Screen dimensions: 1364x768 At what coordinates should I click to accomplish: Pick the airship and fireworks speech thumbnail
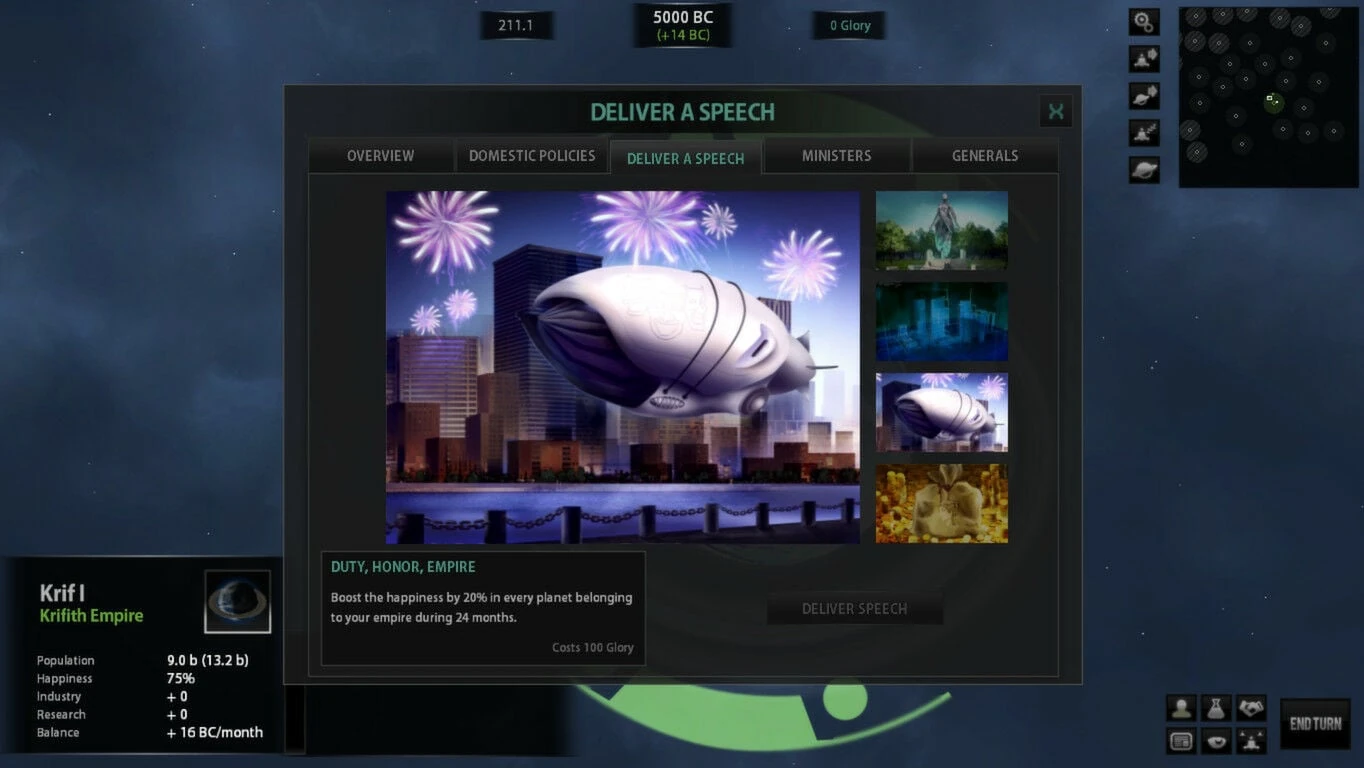[x=941, y=412]
